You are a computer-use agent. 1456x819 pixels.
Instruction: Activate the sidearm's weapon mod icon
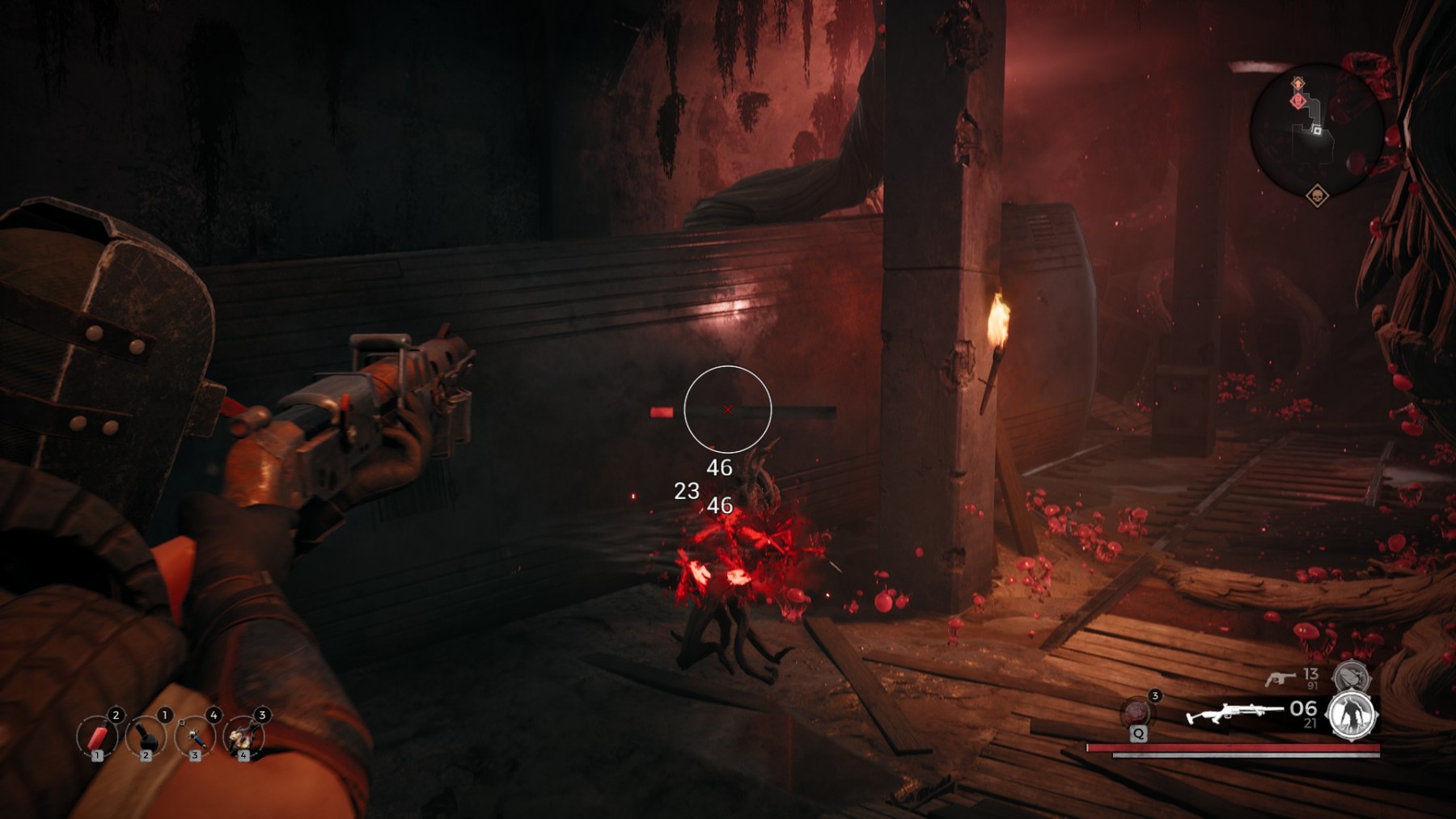[x=1351, y=676]
